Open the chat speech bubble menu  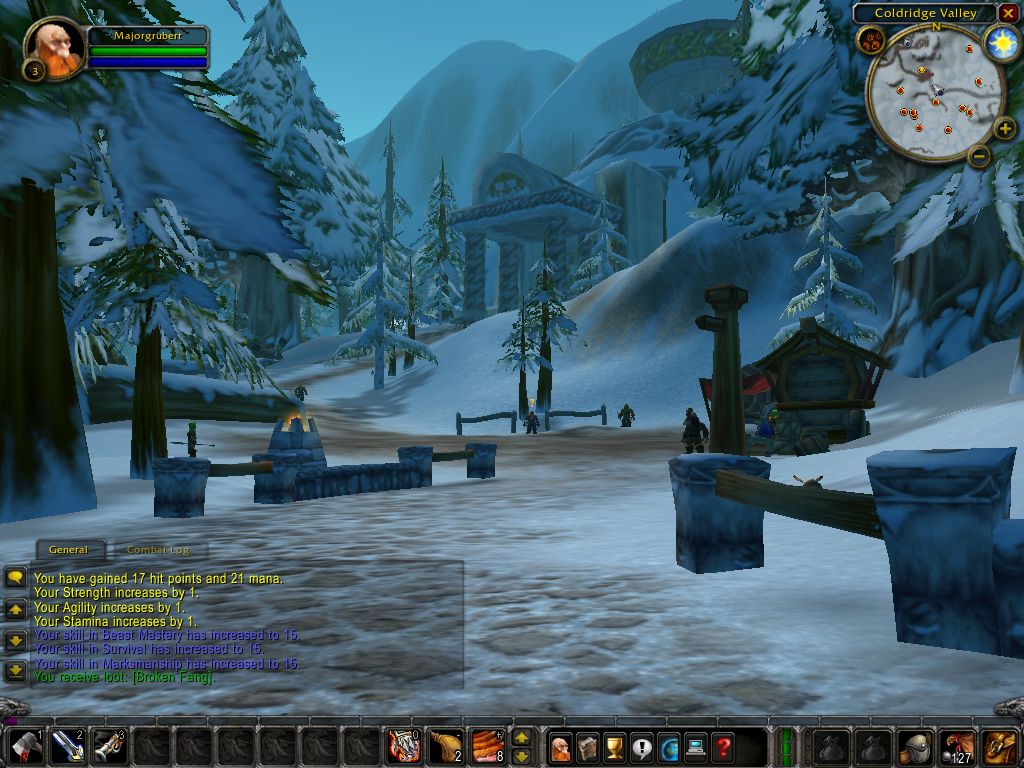coord(15,578)
